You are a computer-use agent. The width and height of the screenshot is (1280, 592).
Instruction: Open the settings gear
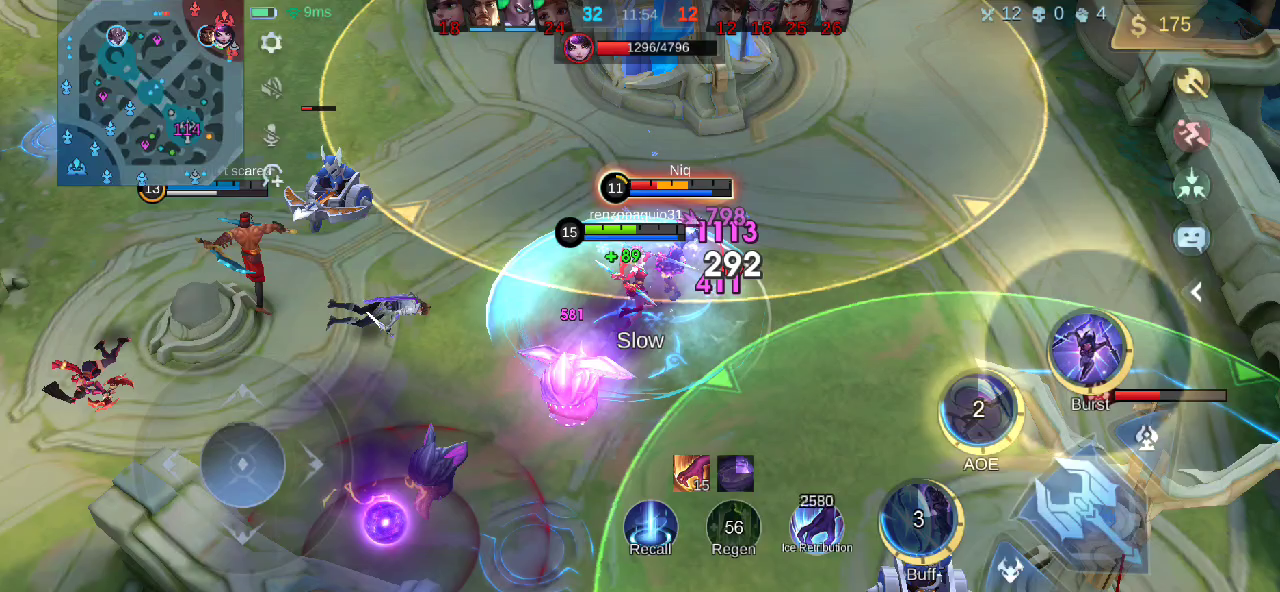point(270,42)
